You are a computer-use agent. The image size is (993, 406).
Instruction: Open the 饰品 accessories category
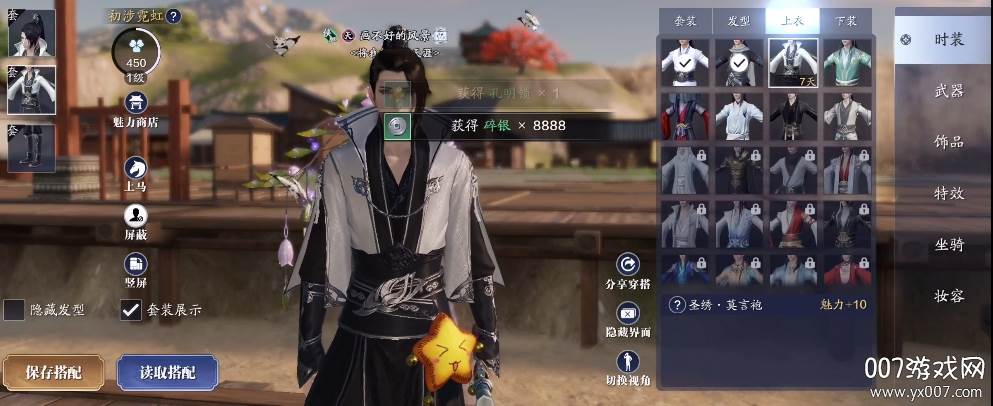947,142
